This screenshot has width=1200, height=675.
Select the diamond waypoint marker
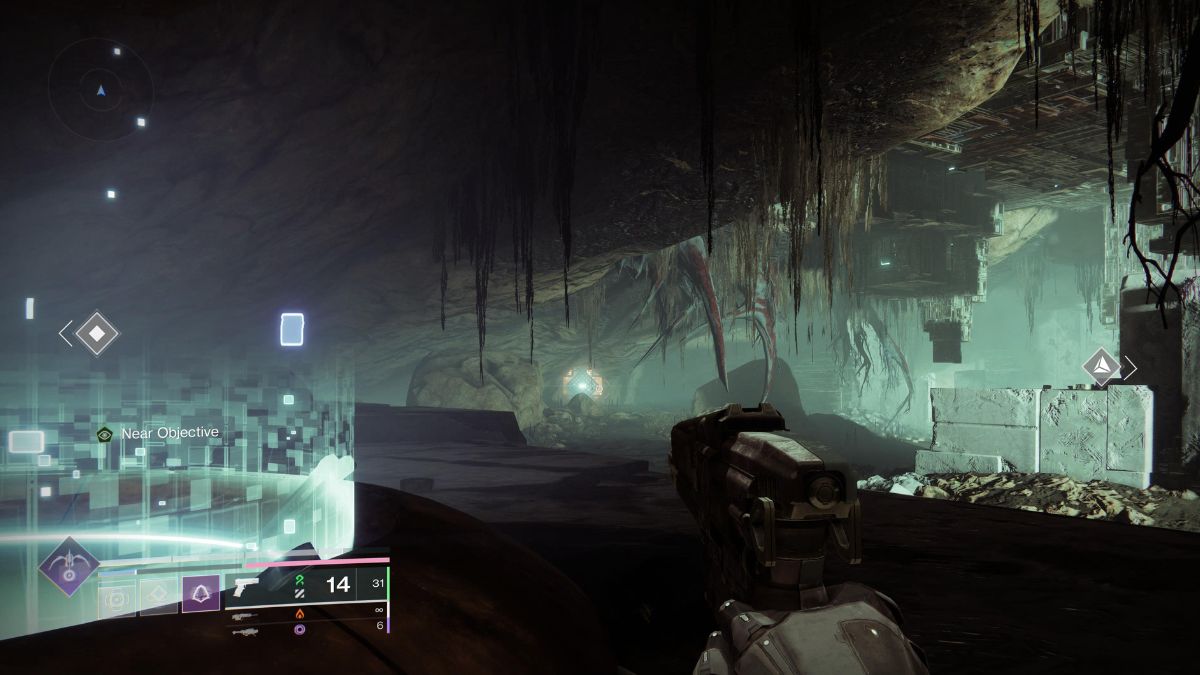click(97, 333)
